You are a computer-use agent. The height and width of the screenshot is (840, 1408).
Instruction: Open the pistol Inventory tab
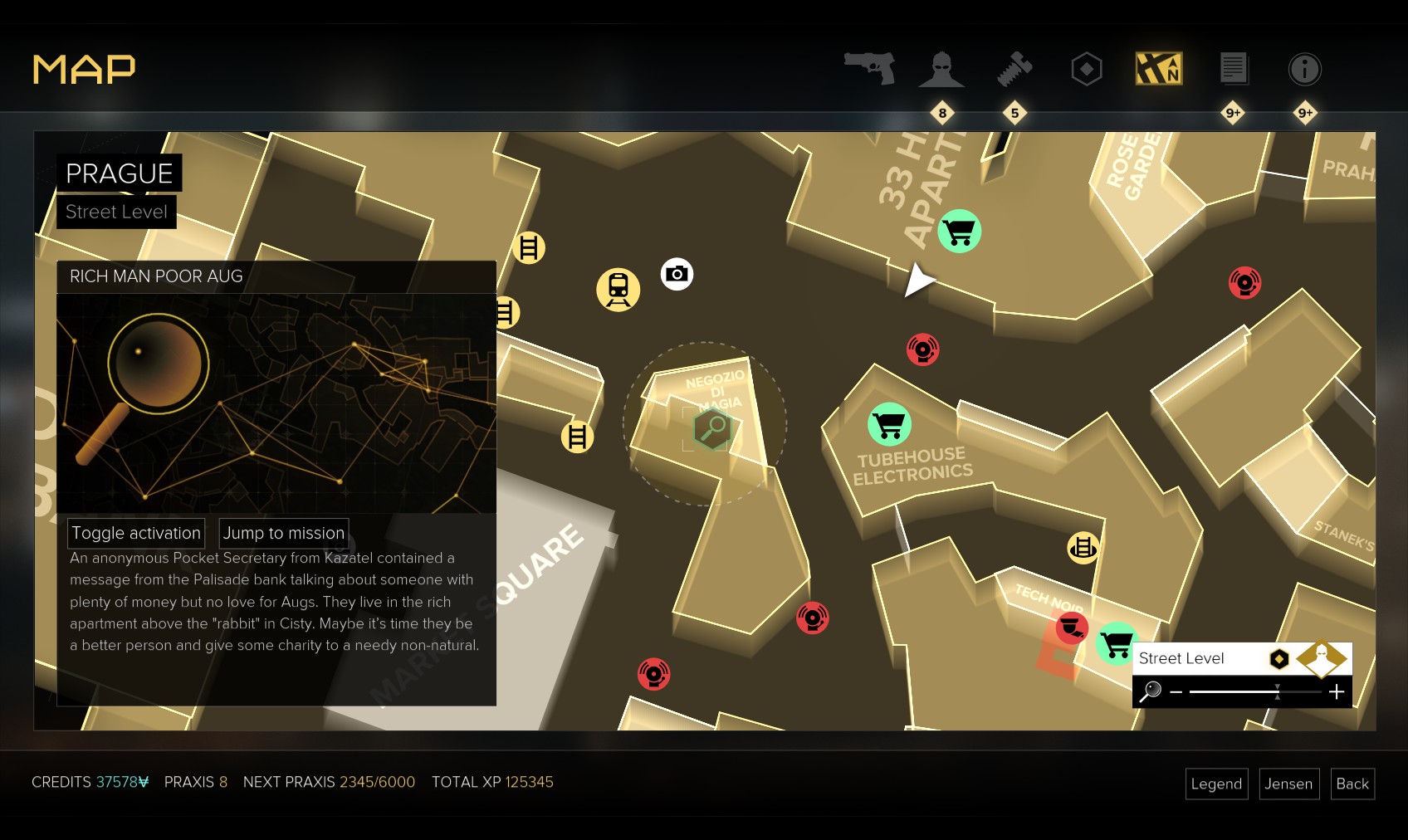(870, 68)
